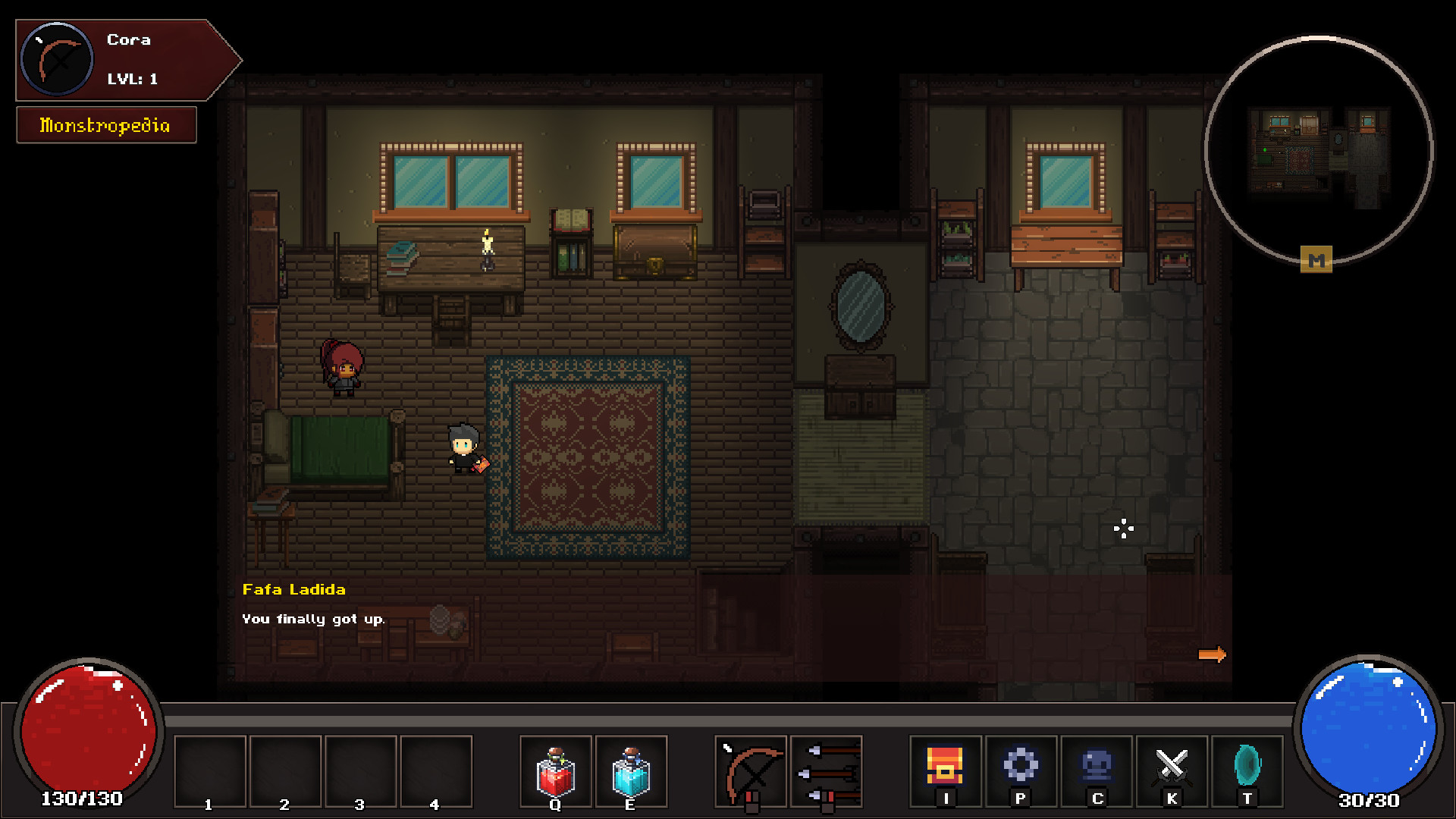The width and height of the screenshot is (1456, 819).
Task: Click the Fafa Ladida speaker name
Action: [x=293, y=589]
